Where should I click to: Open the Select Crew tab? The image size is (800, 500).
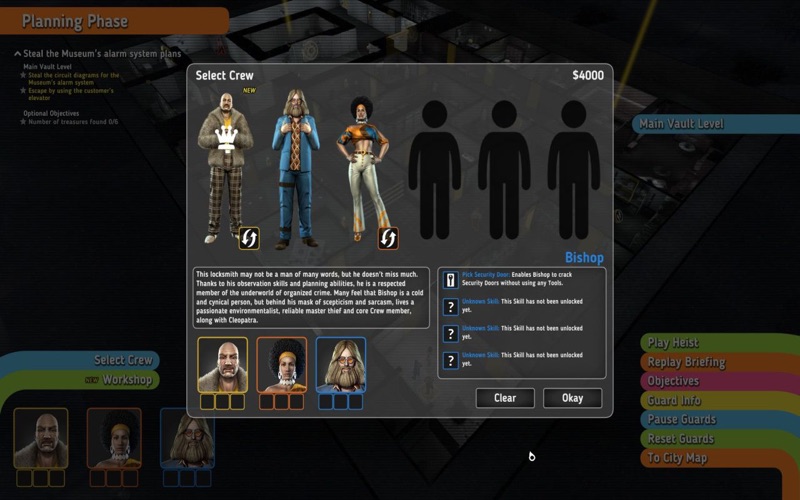coord(123,360)
